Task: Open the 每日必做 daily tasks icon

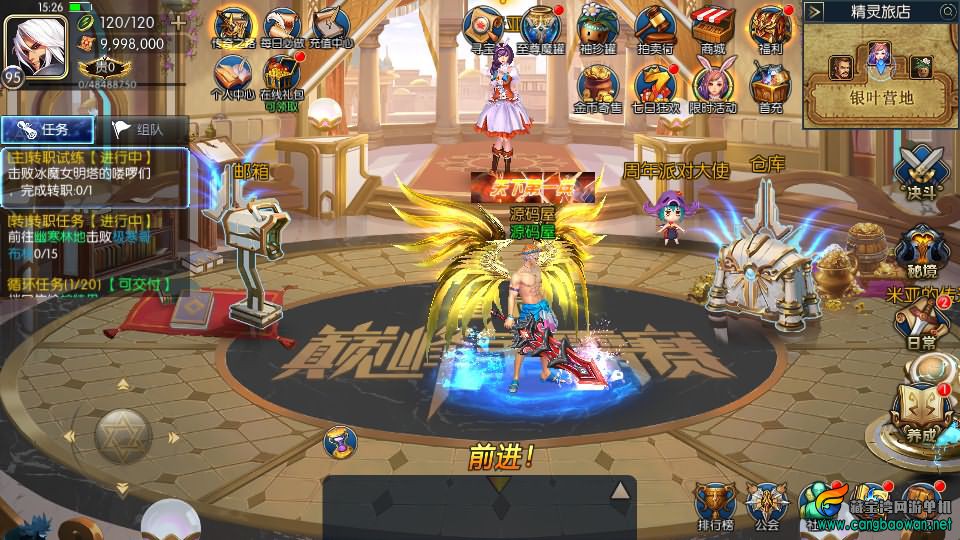Action: (279, 26)
